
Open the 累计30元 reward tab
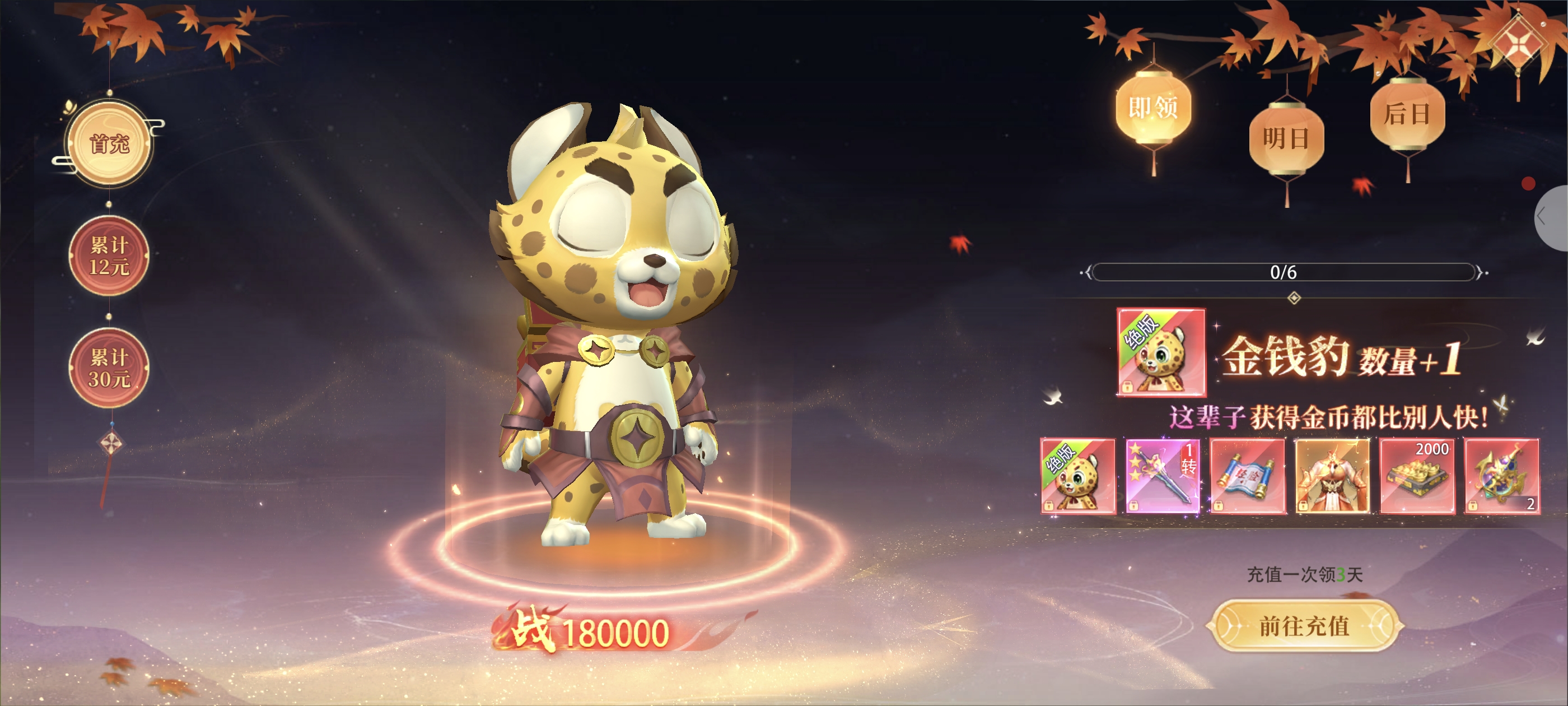click(110, 368)
